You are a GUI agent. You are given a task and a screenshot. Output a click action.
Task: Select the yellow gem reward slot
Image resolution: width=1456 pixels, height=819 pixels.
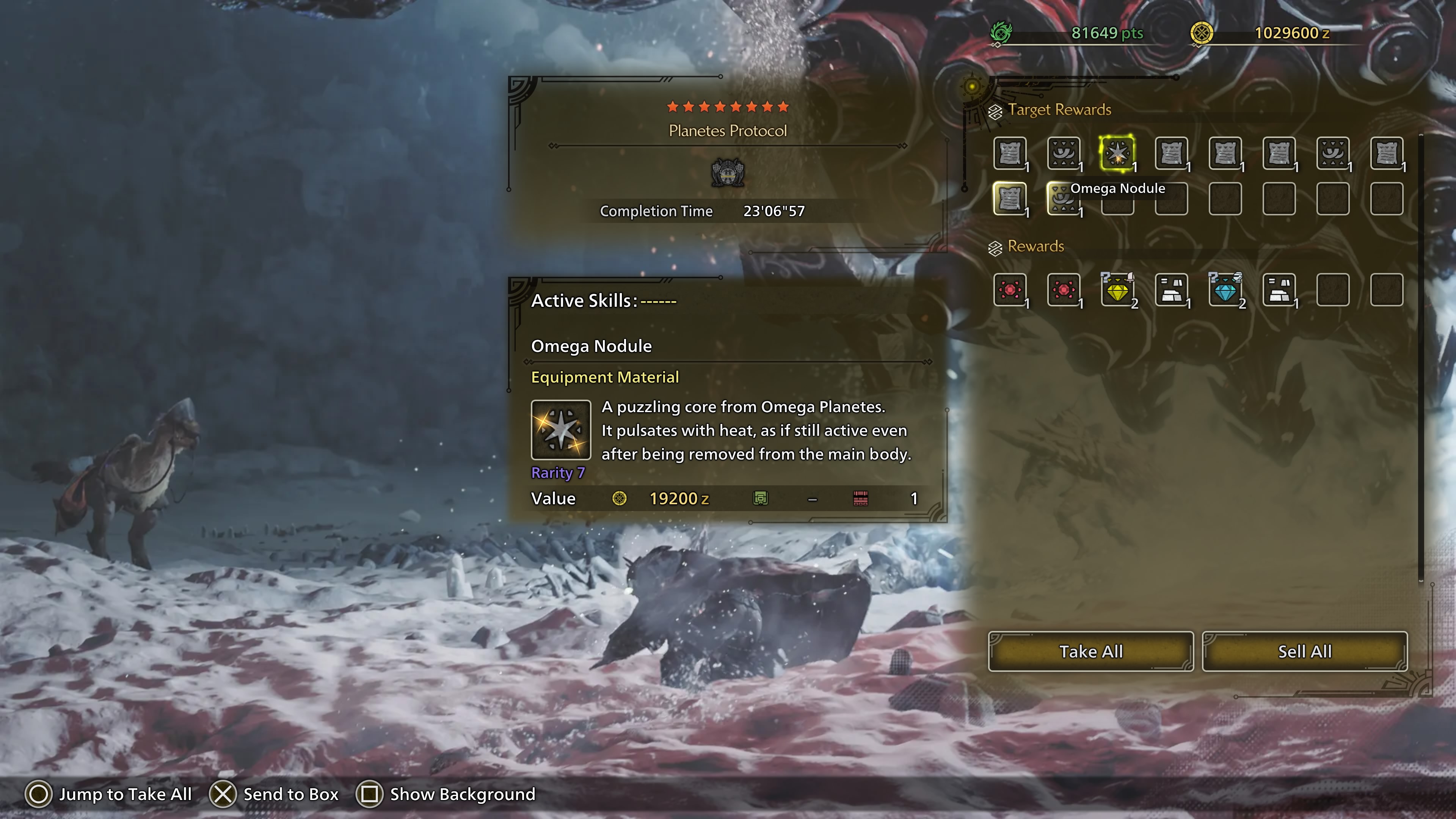(x=1117, y=290)
